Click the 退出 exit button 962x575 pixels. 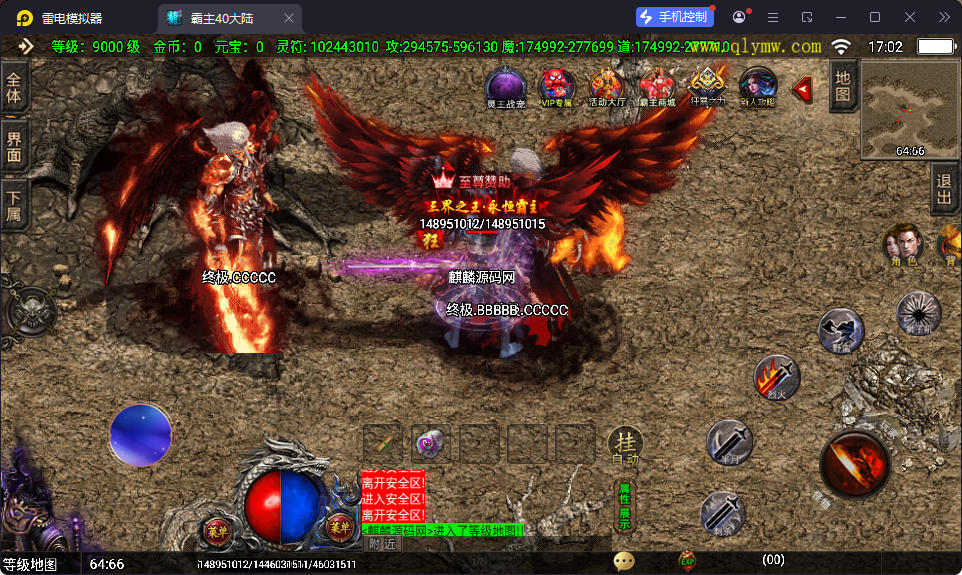point(943,190)
